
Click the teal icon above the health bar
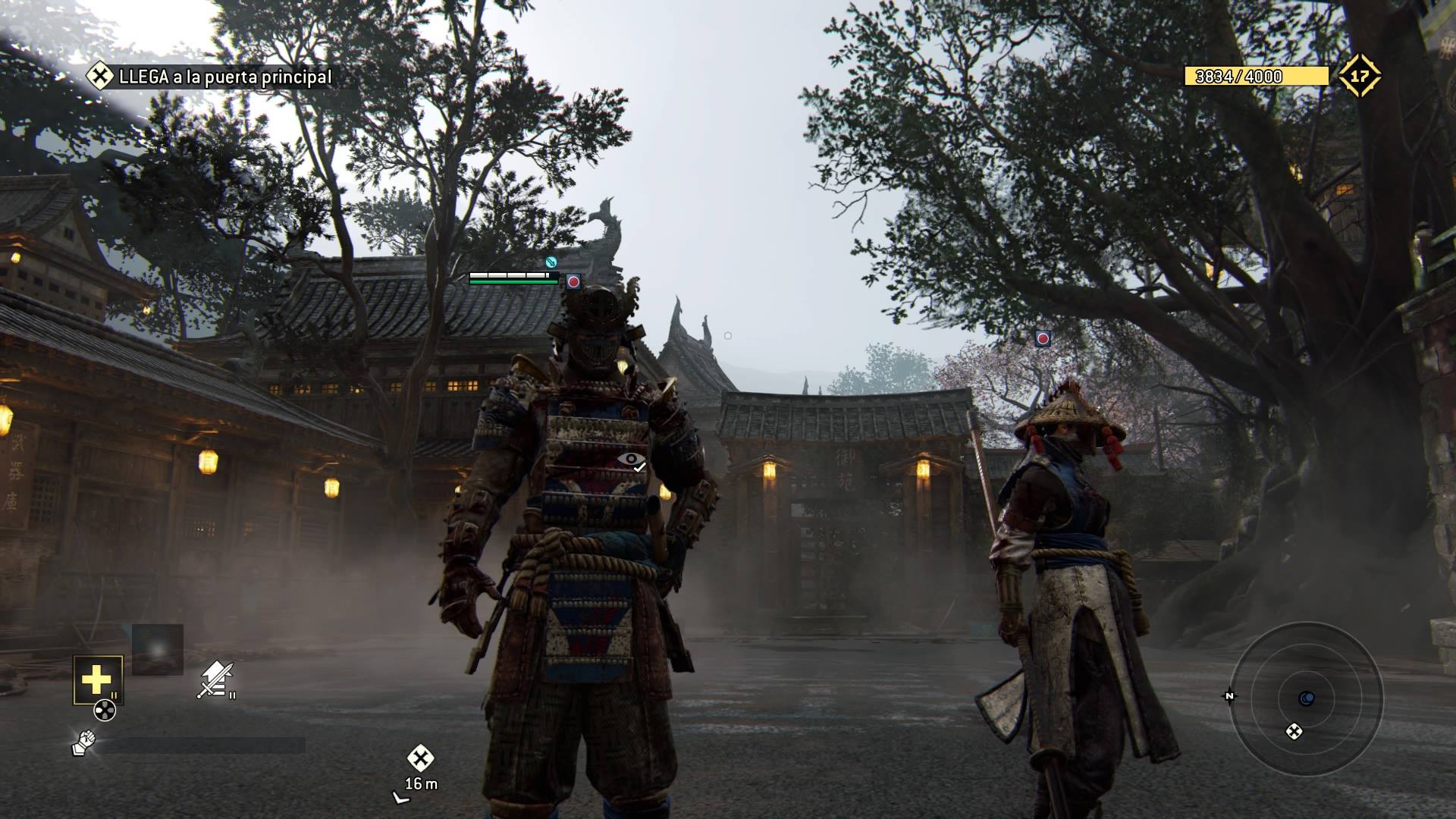pyautogui.click(x=551, y=262)
